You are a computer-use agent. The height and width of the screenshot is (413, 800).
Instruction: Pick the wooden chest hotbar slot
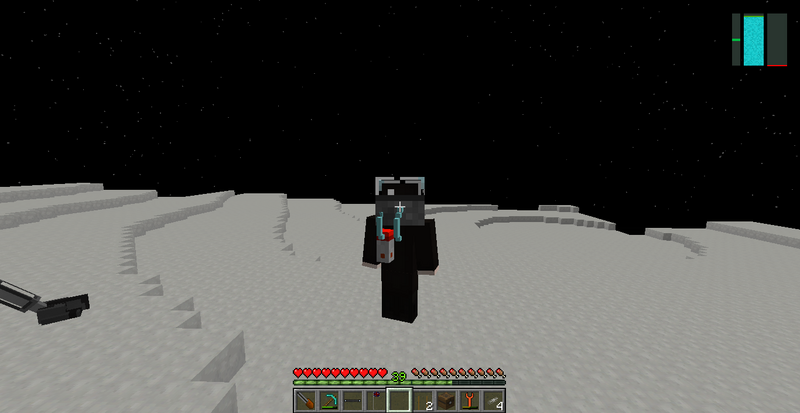446,401
